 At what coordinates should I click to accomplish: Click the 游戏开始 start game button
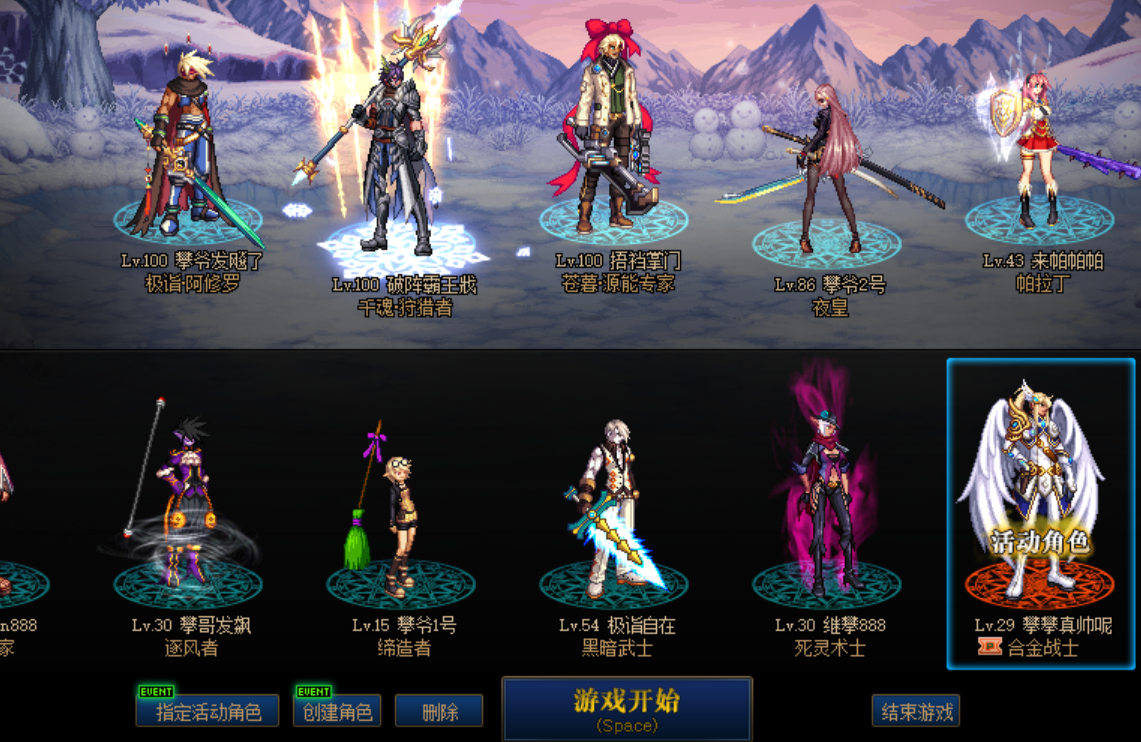626,709
